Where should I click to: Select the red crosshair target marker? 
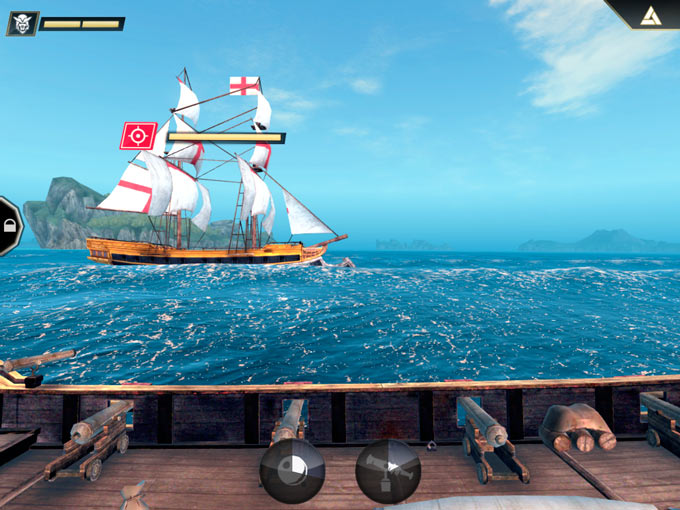pos(138,135)
